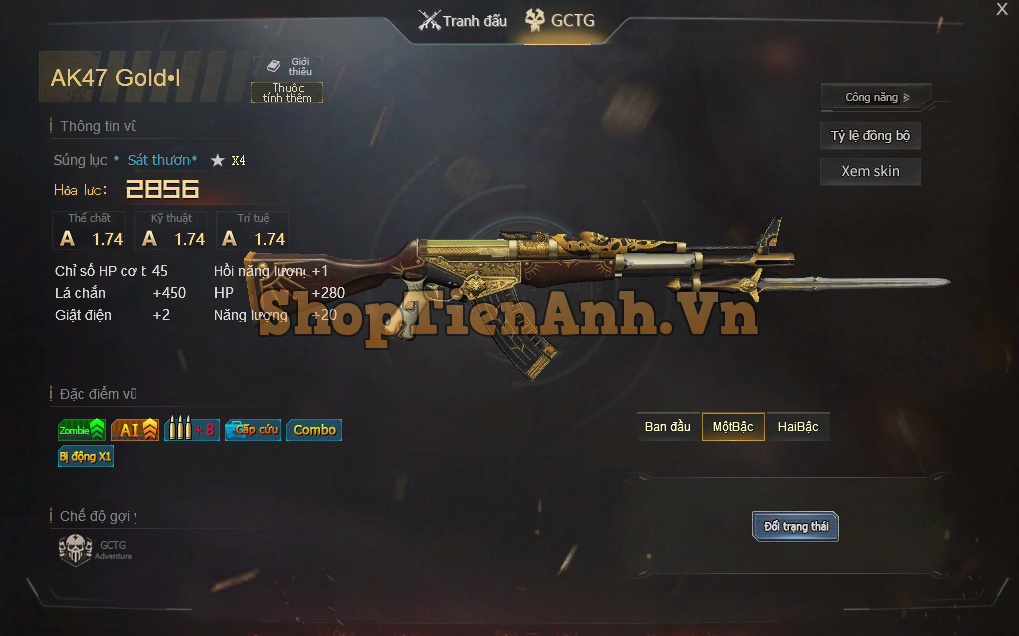Select the MộtBậc stage tab
Image resolution: width=1019 pixels, height=636 pixels.
pos(733,427)
